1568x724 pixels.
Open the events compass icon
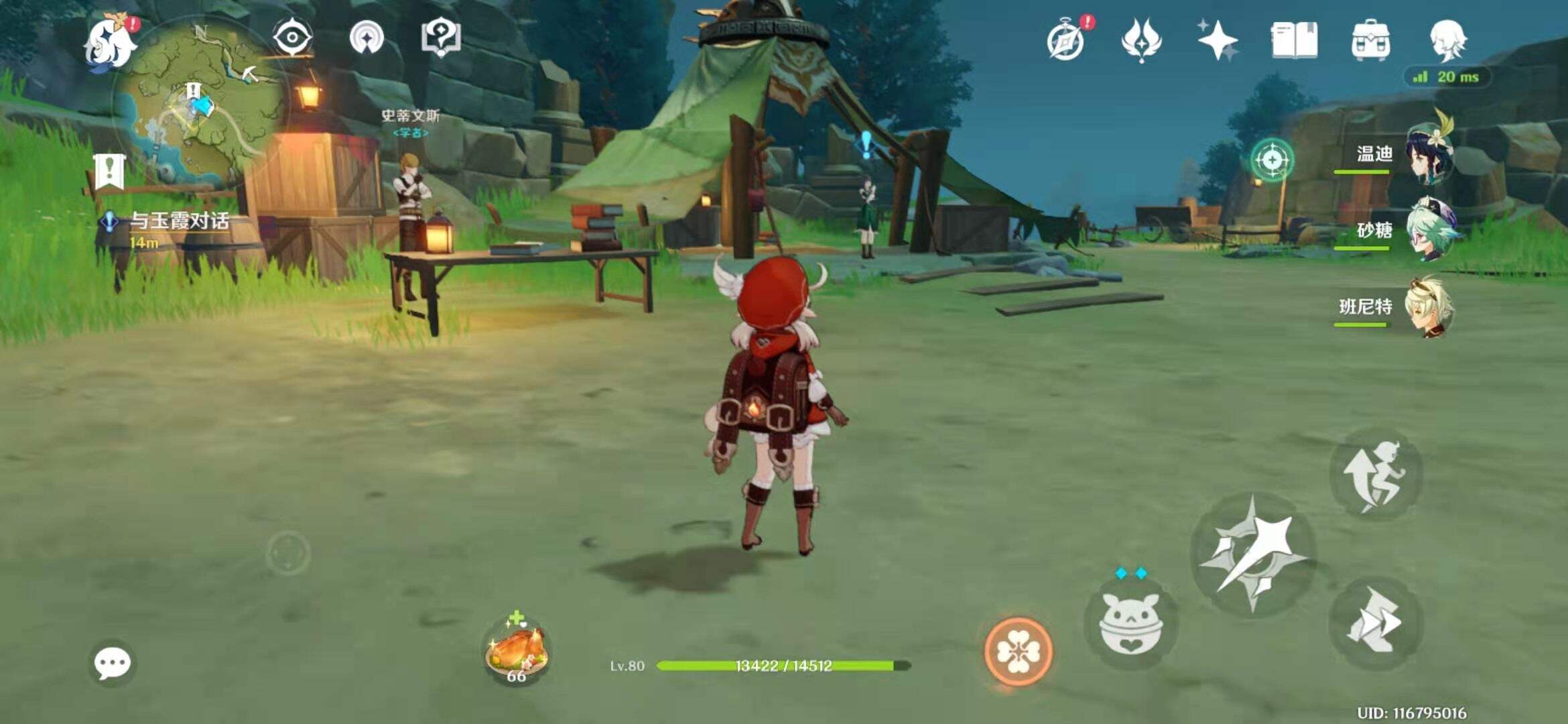1066,40
